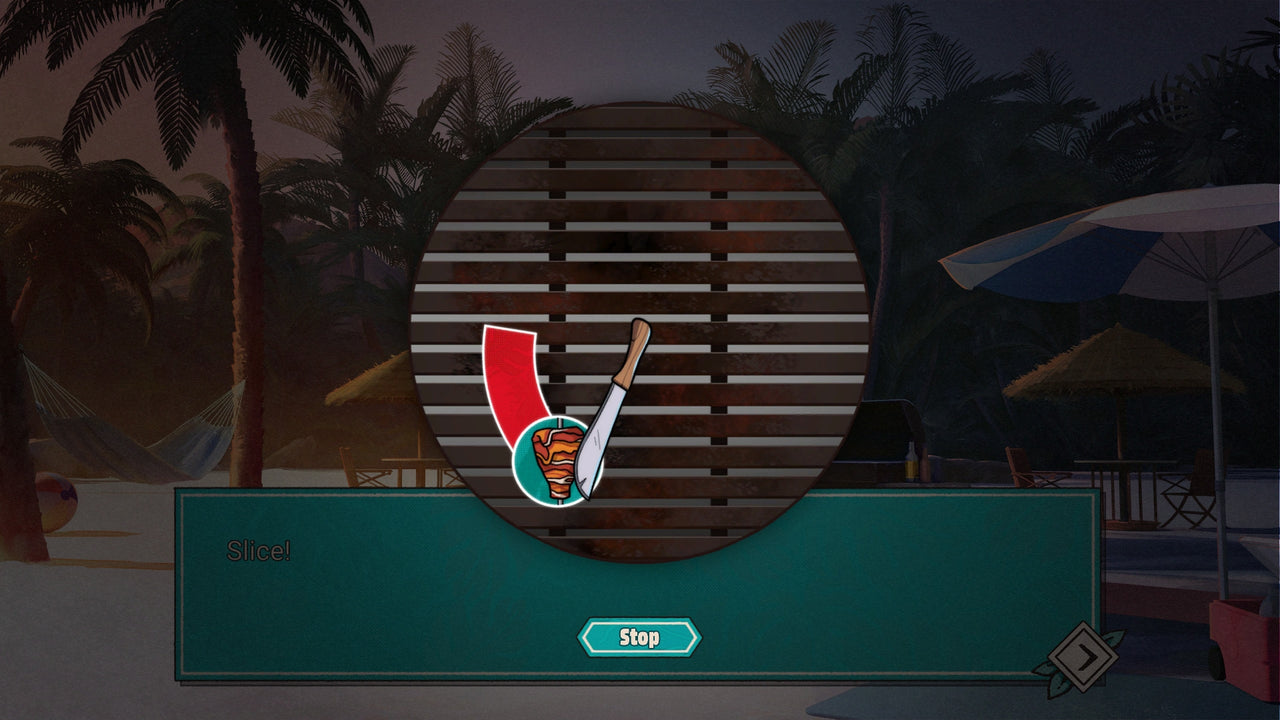The height and width of the screenshot is (720, 1280).
Task: Click the knife's wooden handle
Action: pyautogui.click(x=637, y=350)
